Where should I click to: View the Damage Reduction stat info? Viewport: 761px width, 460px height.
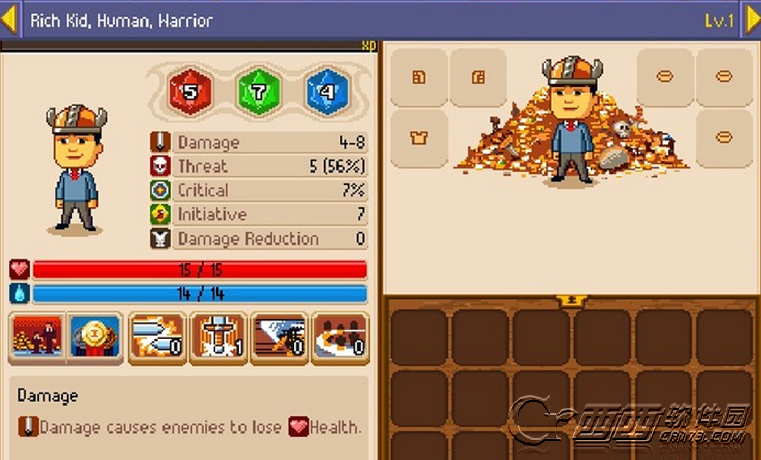pyautogui.click(x=258, y=239)
